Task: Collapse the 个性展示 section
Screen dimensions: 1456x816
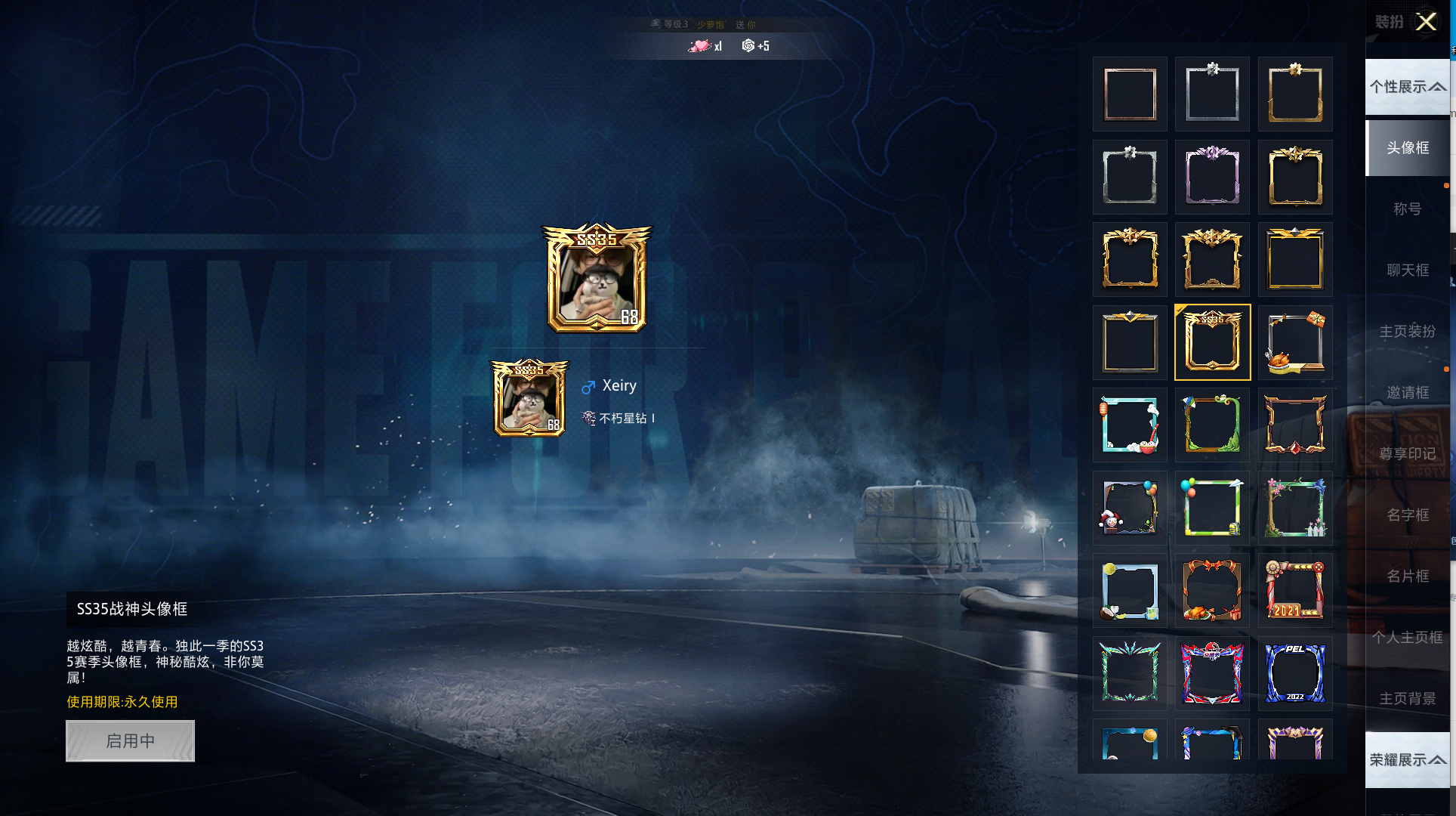Action: pos(1408,87)
